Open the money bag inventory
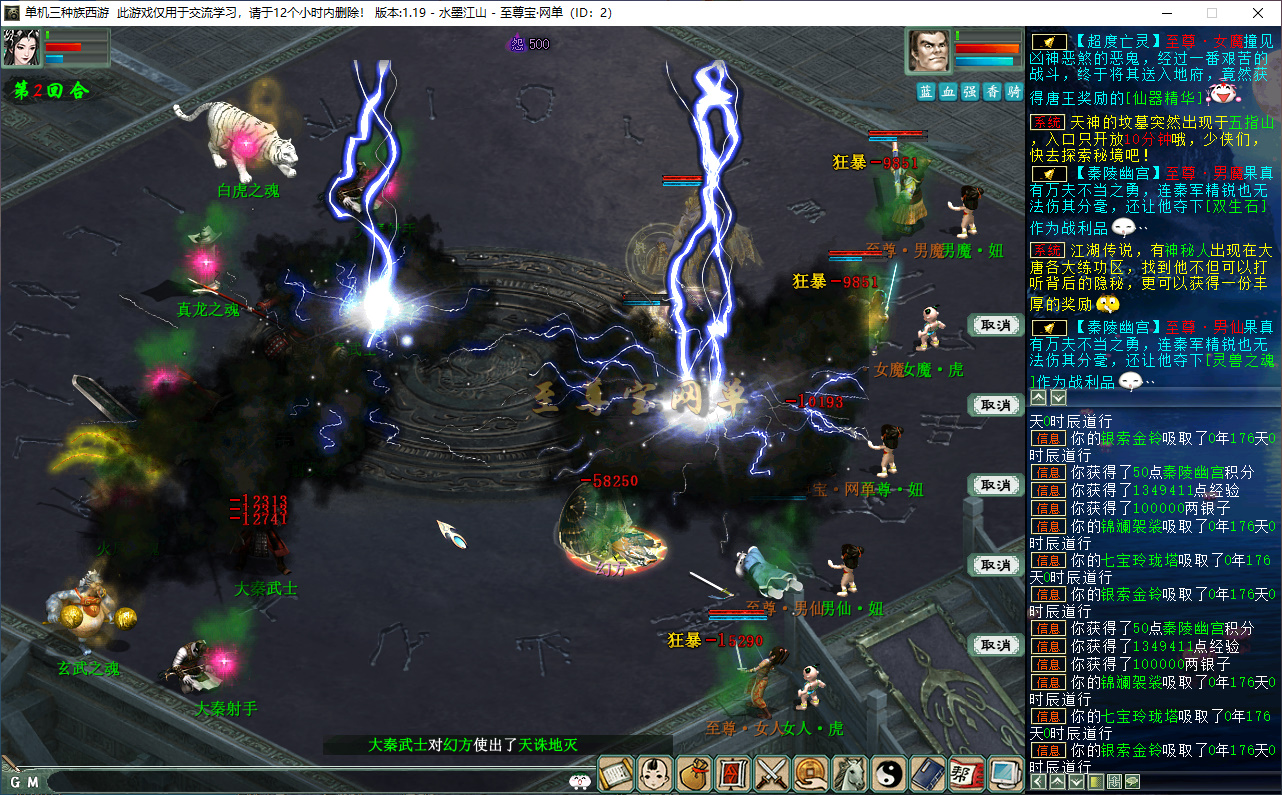This screenshot has height=795, width=1282. tap(694, 773)
